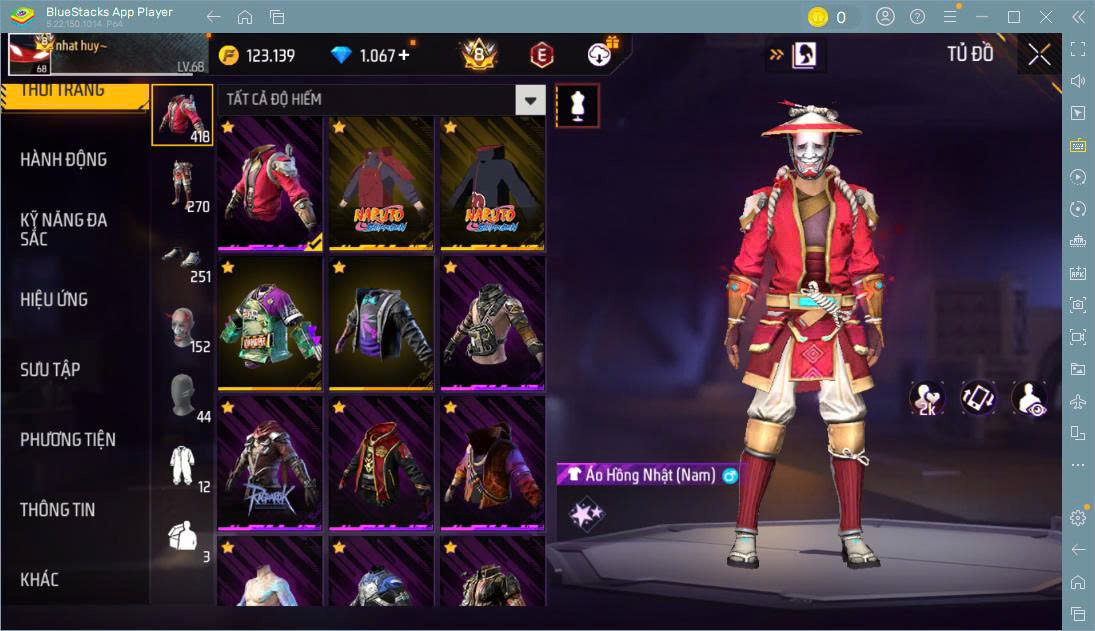Click the mannequin preview icon
This screenshot has height=631, width=1095.
click(x=578, y=105)
